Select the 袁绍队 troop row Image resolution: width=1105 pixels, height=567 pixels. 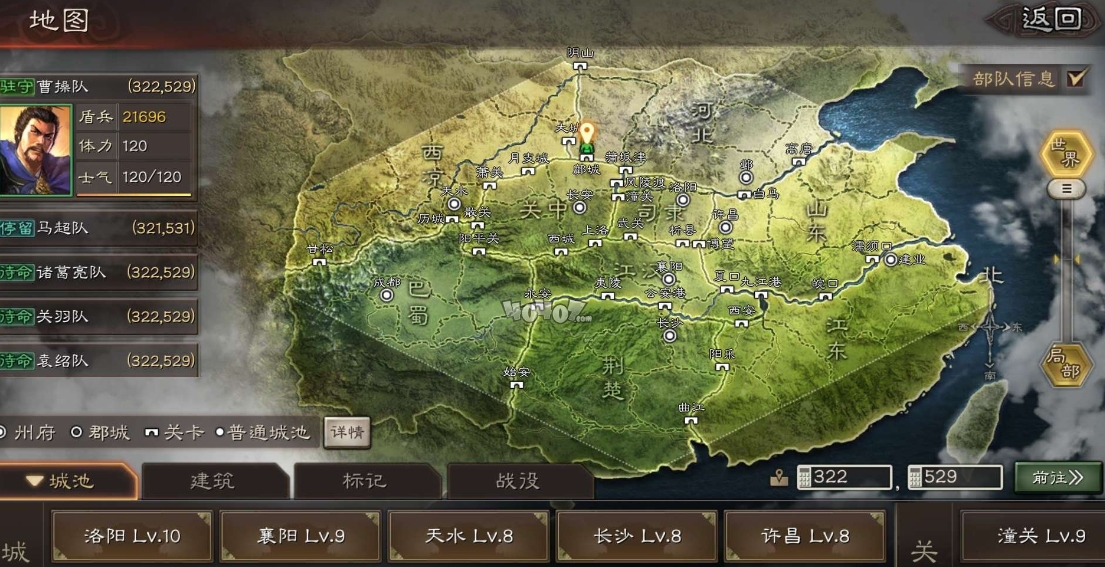click(98, 360)
